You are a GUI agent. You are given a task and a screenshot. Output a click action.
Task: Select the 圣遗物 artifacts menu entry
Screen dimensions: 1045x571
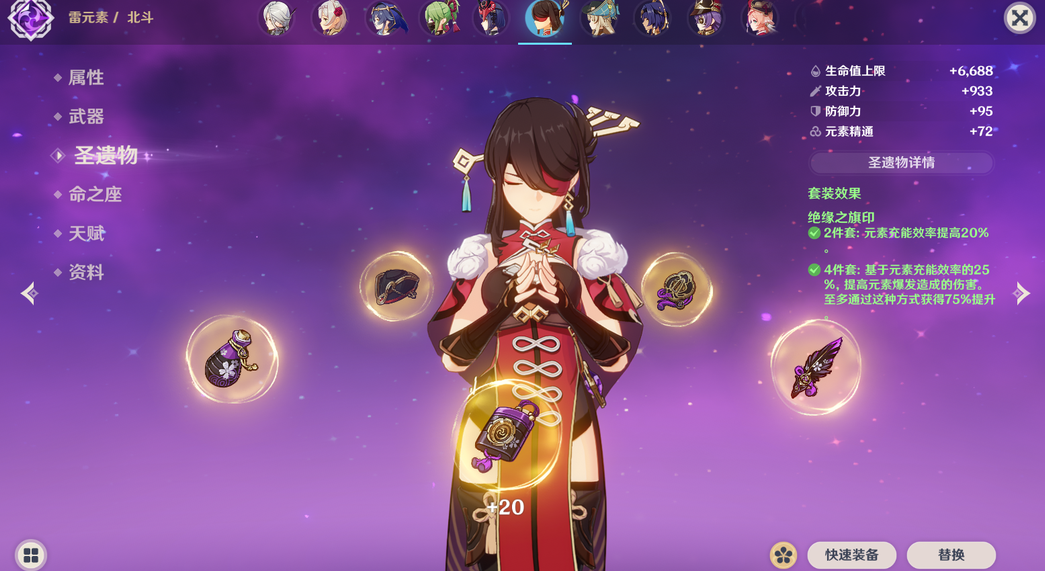[104, 155]
